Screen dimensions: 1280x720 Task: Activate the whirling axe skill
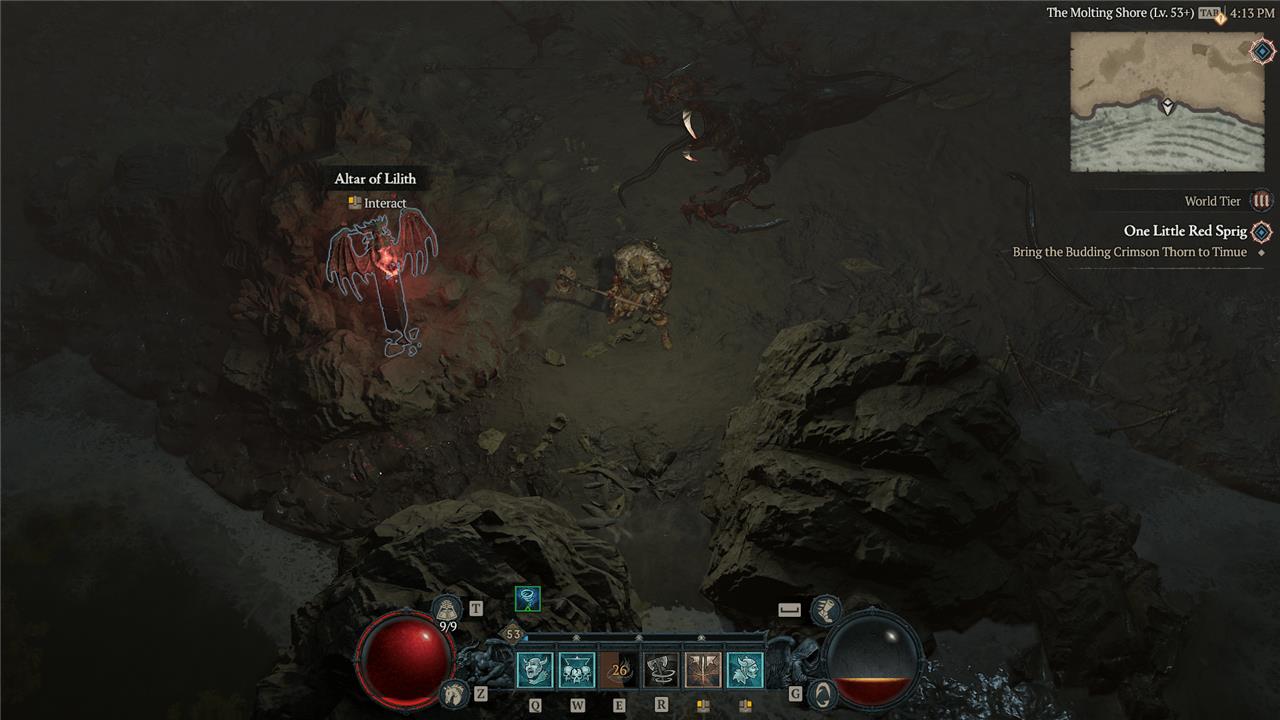pyautogui.click(x=661, y=670)
